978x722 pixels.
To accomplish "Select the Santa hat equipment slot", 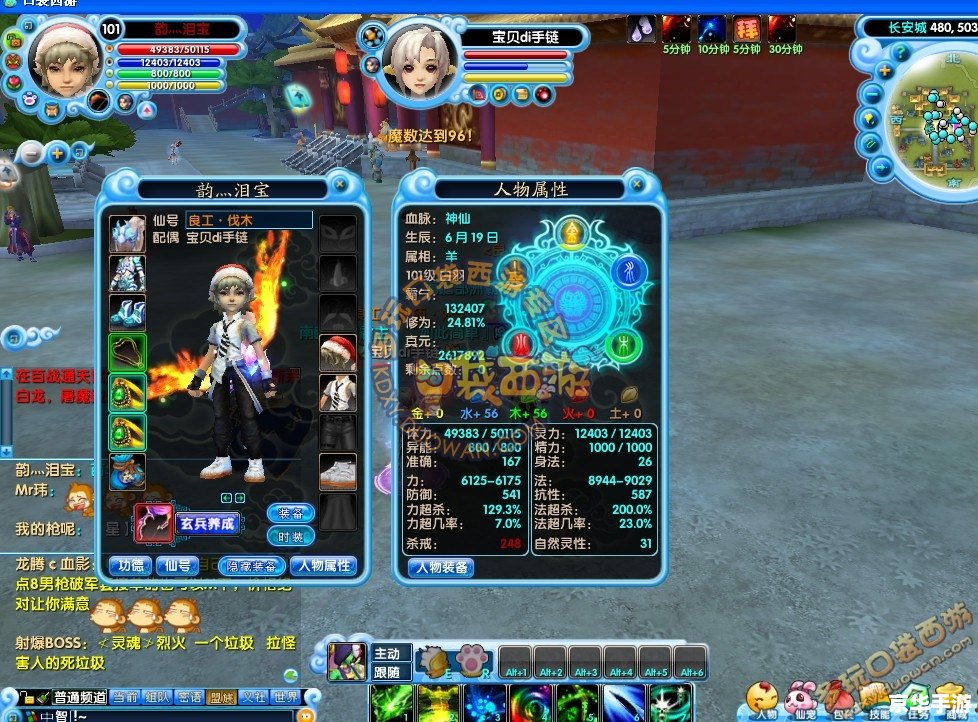I will pyautogui.click(x=338, y=353).
